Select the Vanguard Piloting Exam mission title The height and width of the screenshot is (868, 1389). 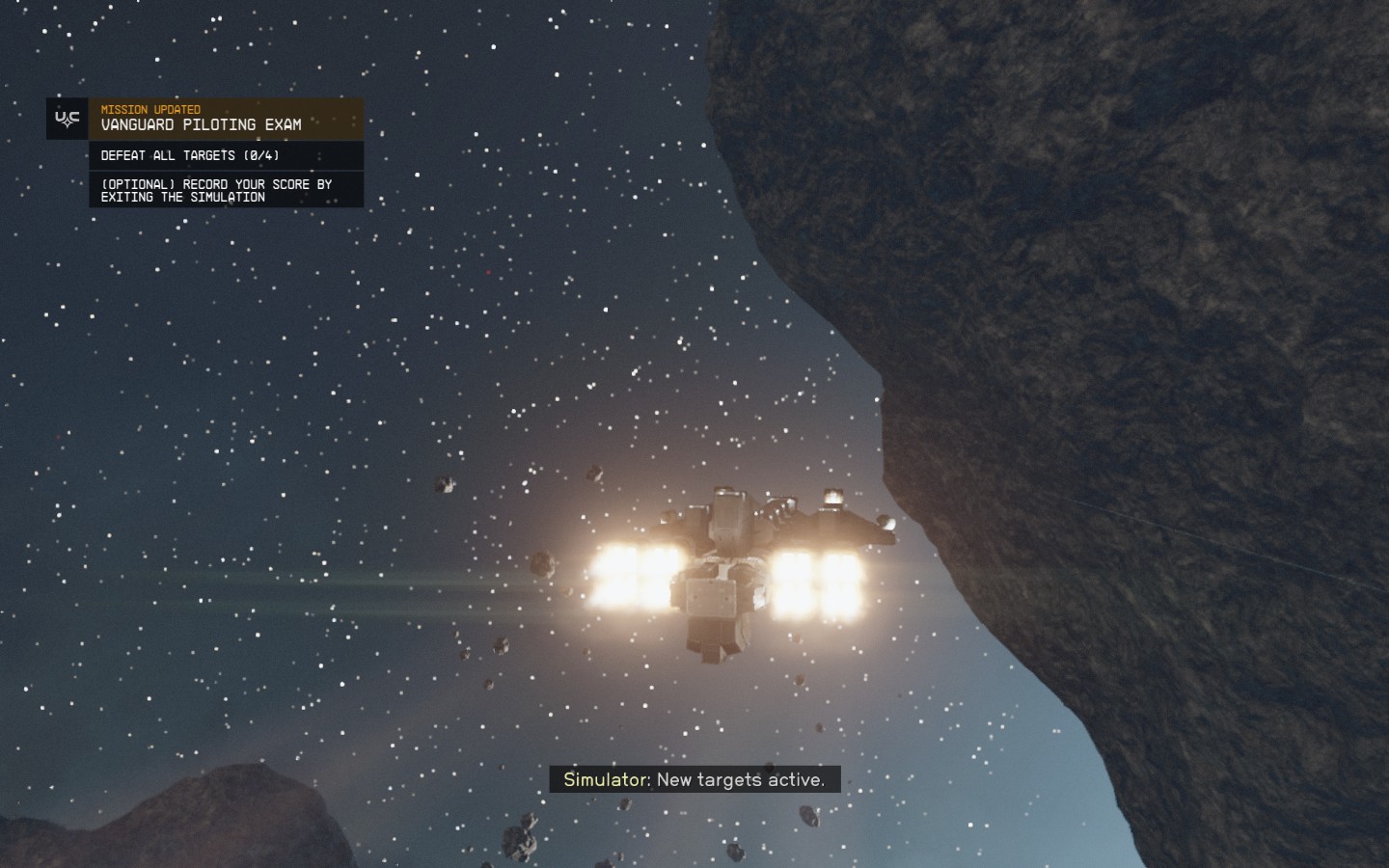coord(201,124)
